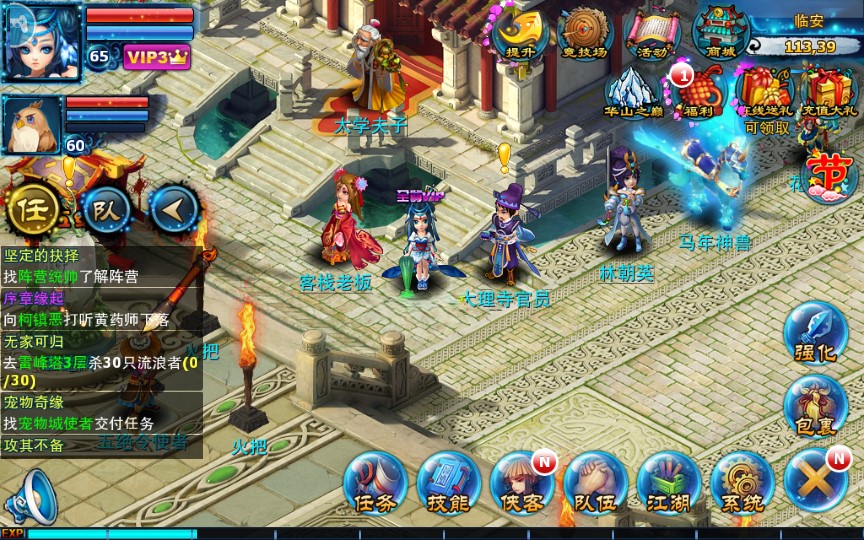Open the 活动 events scroll
This screenshot has width=864, height=540.
652,34
